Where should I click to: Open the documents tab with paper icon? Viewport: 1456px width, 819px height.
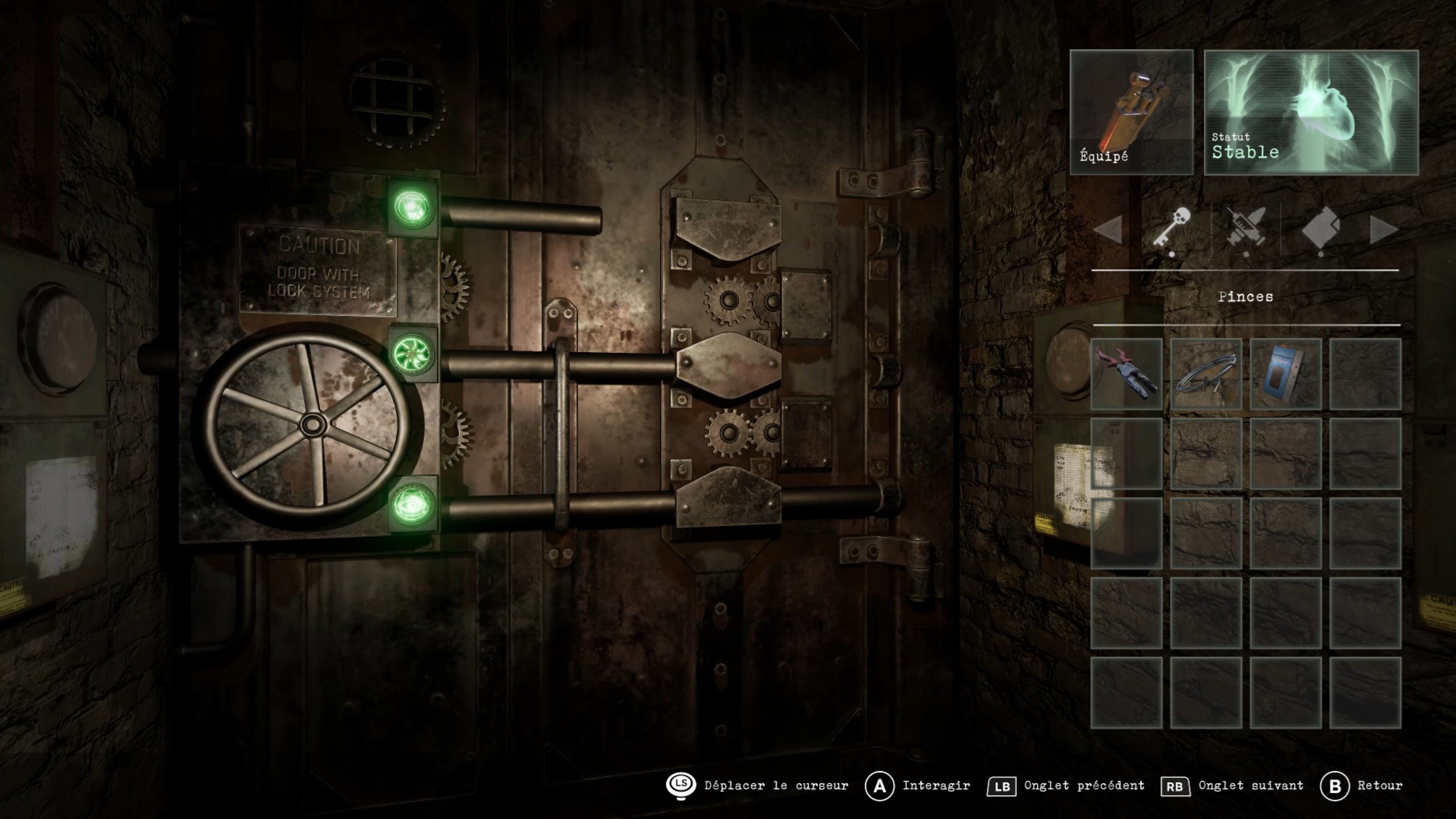click(x=1321, y=229)
